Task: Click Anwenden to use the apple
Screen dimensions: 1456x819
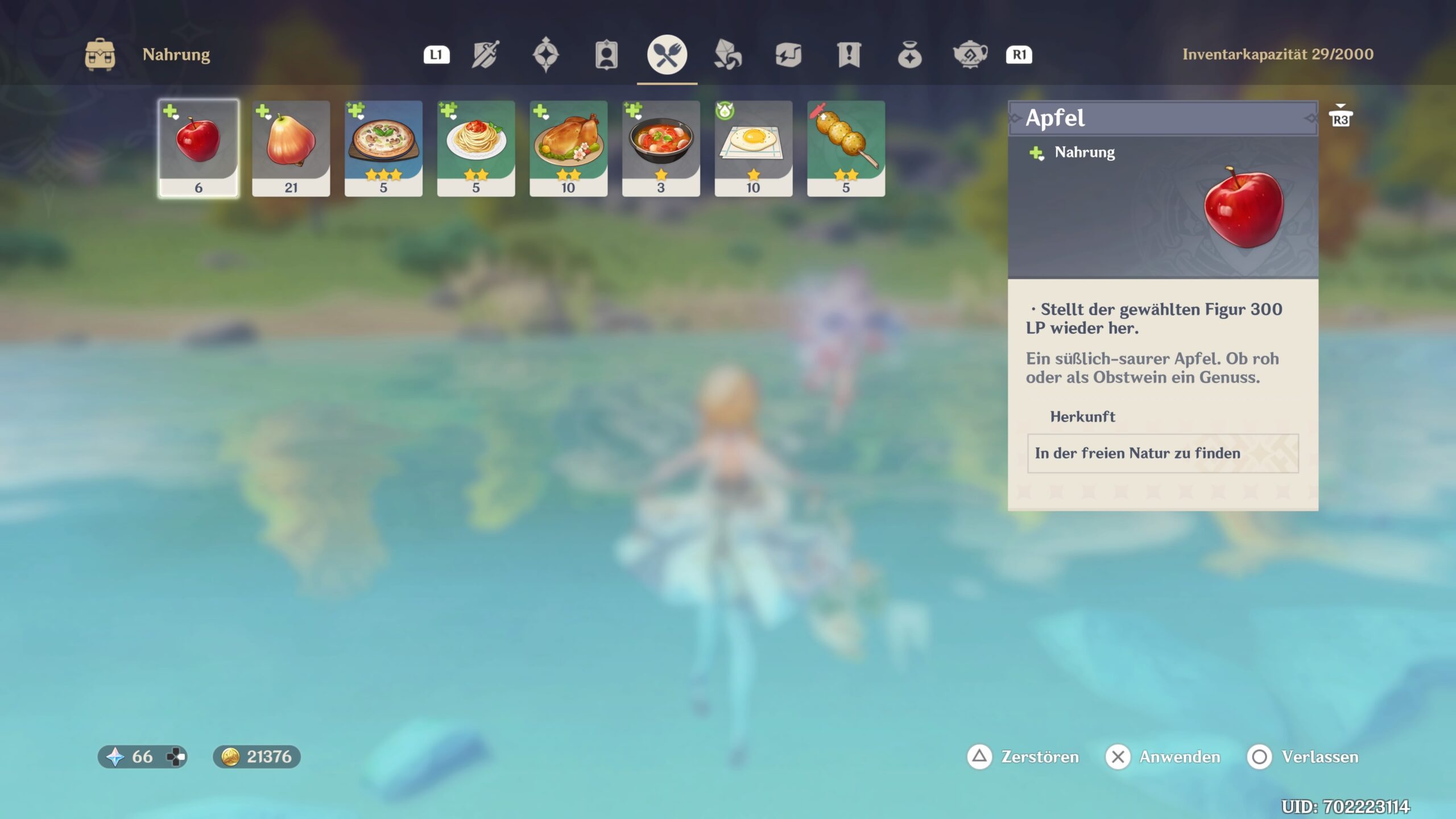Action: (x=1164, y=756)
